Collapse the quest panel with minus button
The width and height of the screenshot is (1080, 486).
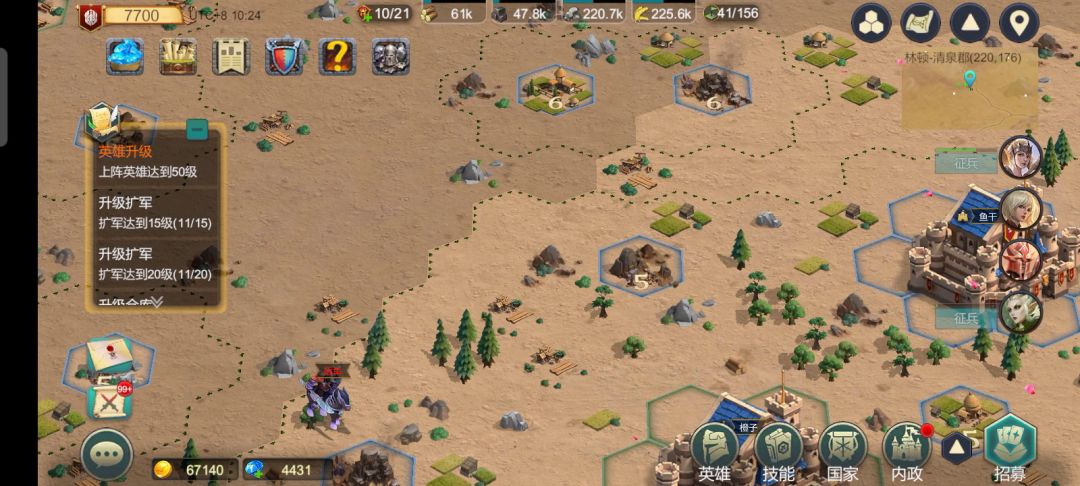coord(197,129)
